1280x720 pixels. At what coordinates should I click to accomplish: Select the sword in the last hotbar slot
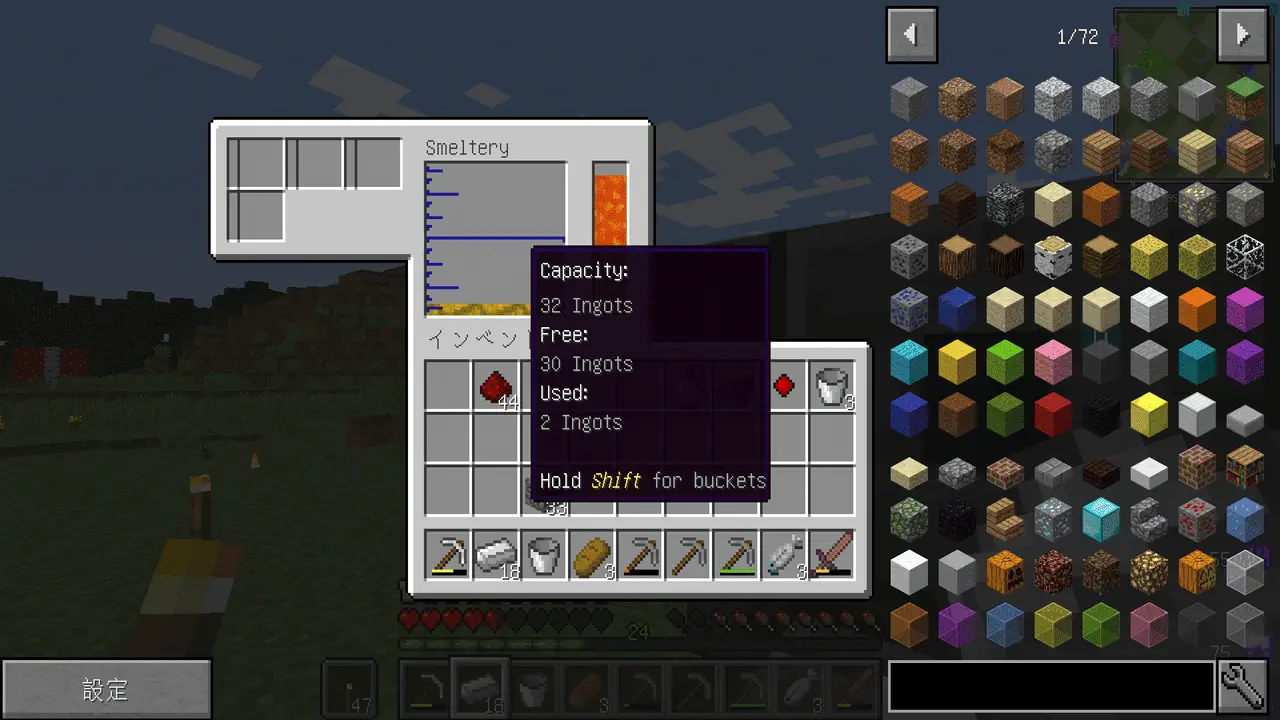832,555
